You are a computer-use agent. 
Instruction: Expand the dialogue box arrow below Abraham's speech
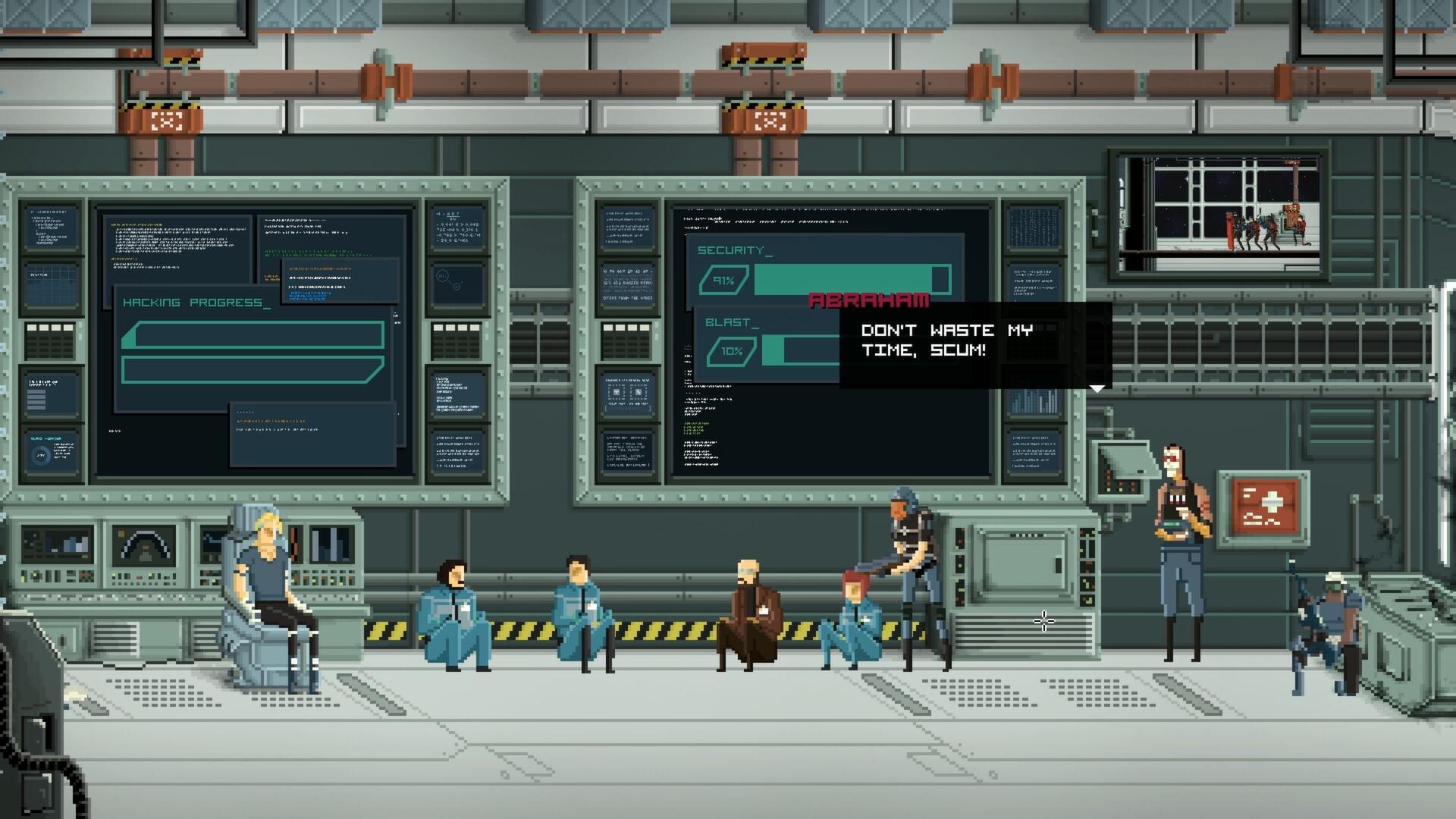[1097, 387]
